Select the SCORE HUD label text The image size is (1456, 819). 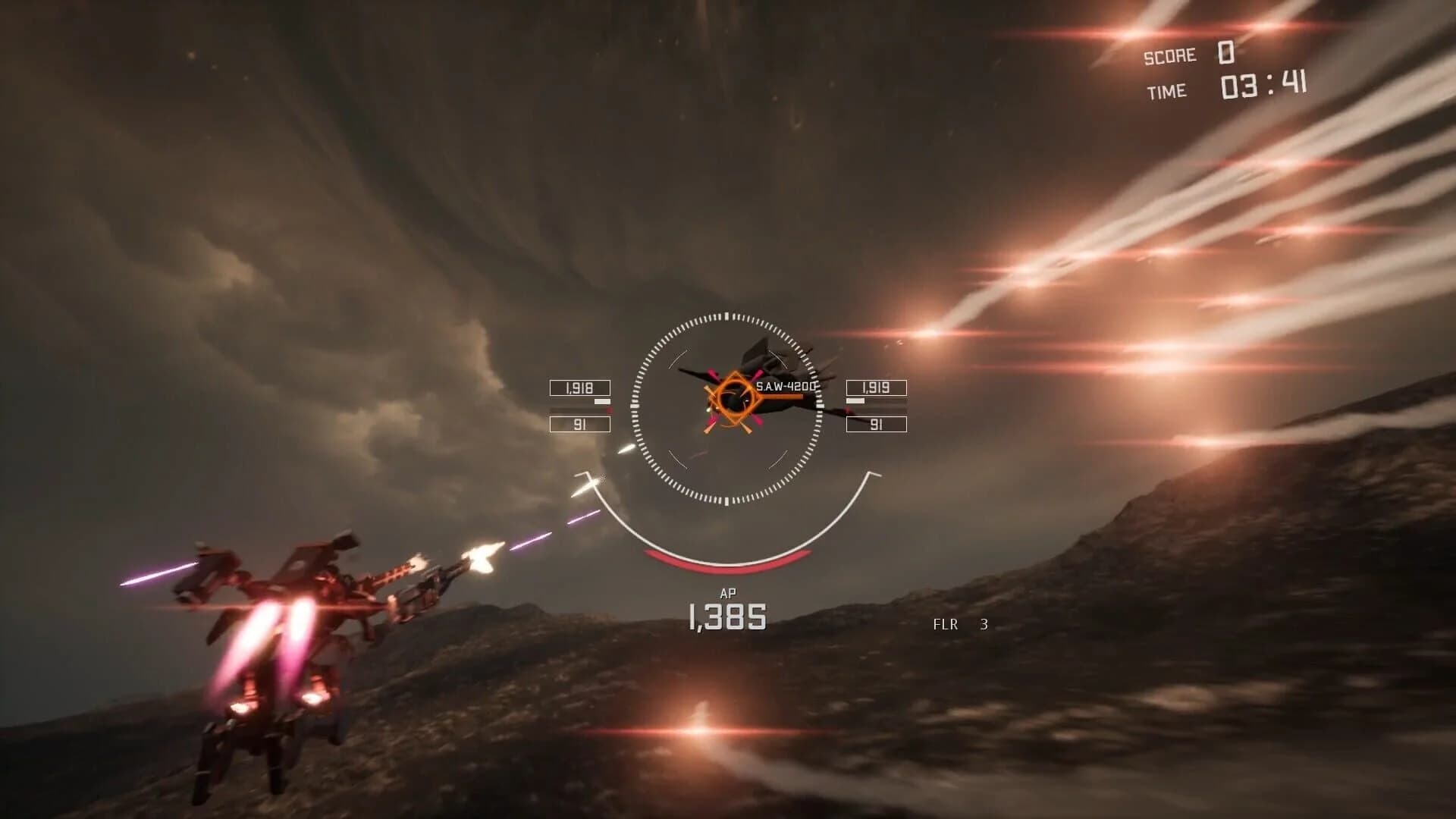pos(1169,55)
